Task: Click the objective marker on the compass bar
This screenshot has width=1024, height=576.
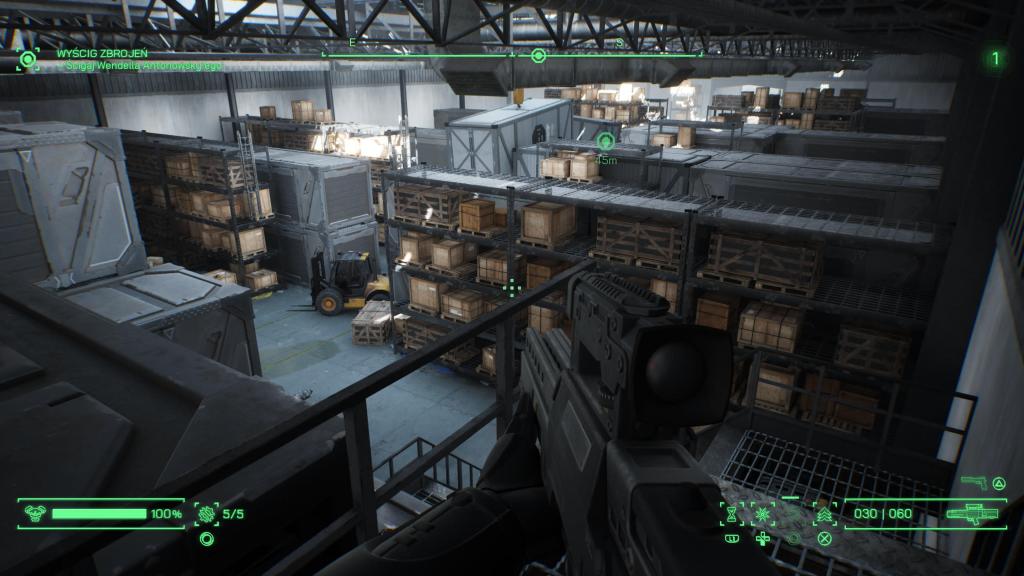Action: [x=538, y=55]
